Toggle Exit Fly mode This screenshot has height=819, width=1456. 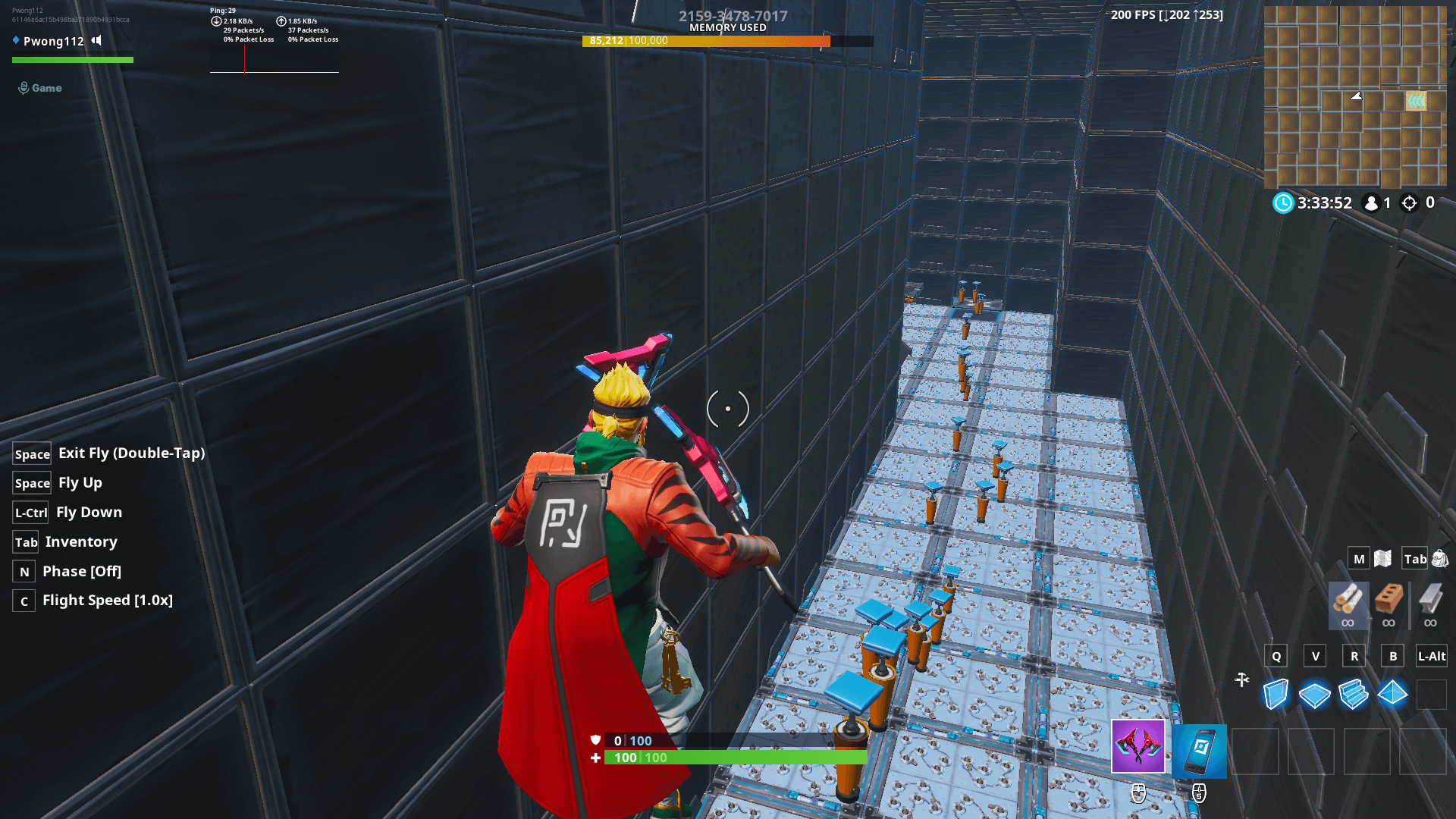point(130,453)
